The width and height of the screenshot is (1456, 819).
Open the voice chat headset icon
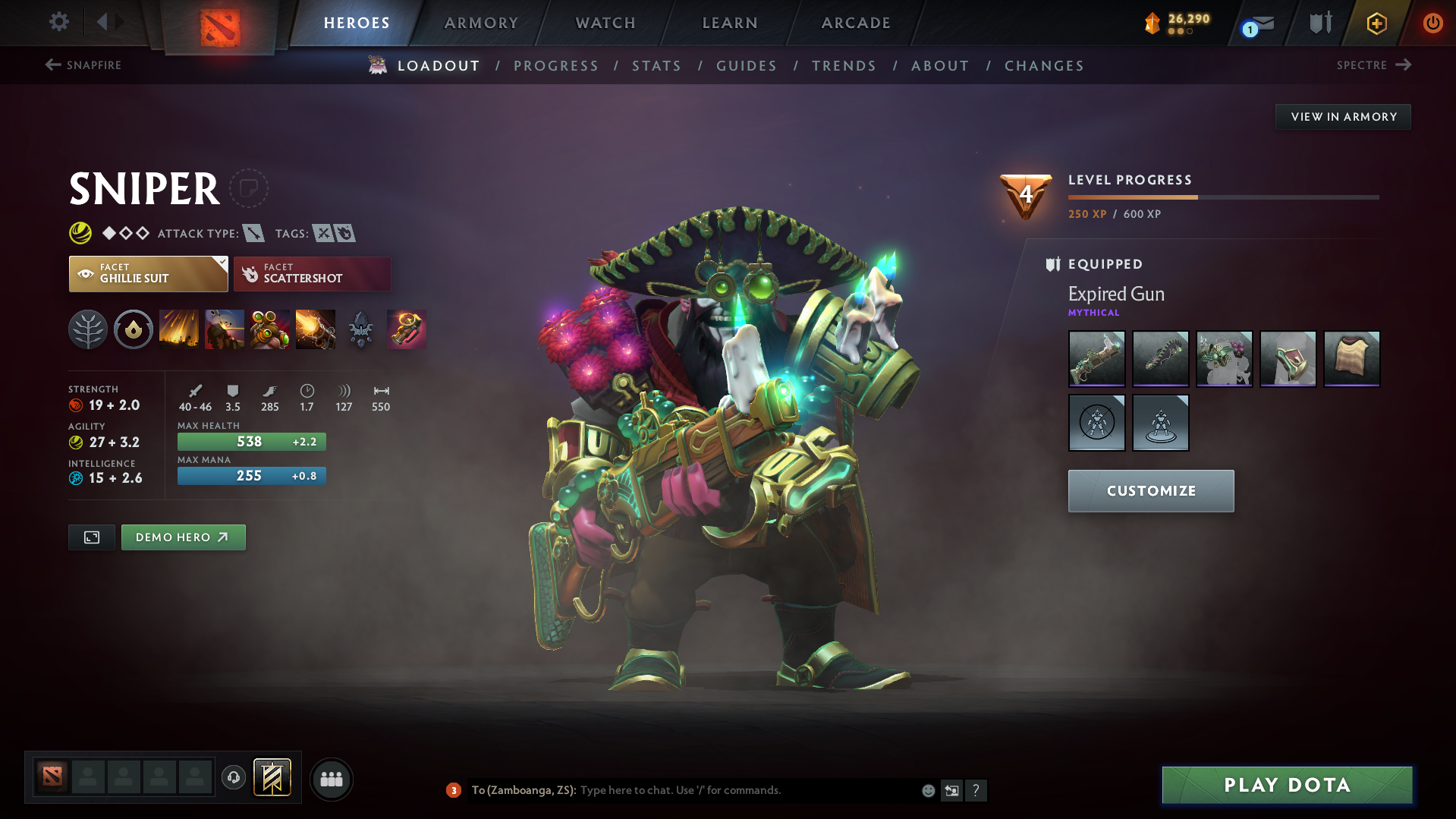[233, 779]
